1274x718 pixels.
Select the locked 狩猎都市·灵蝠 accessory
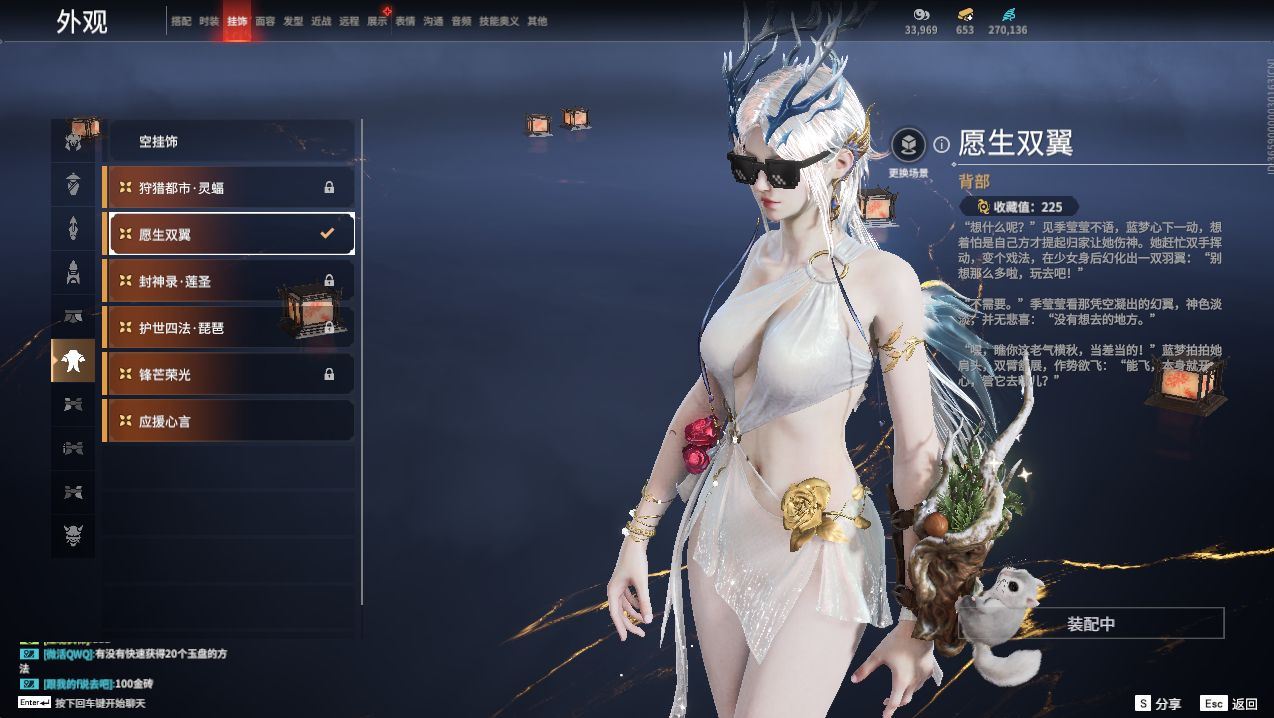229,188
